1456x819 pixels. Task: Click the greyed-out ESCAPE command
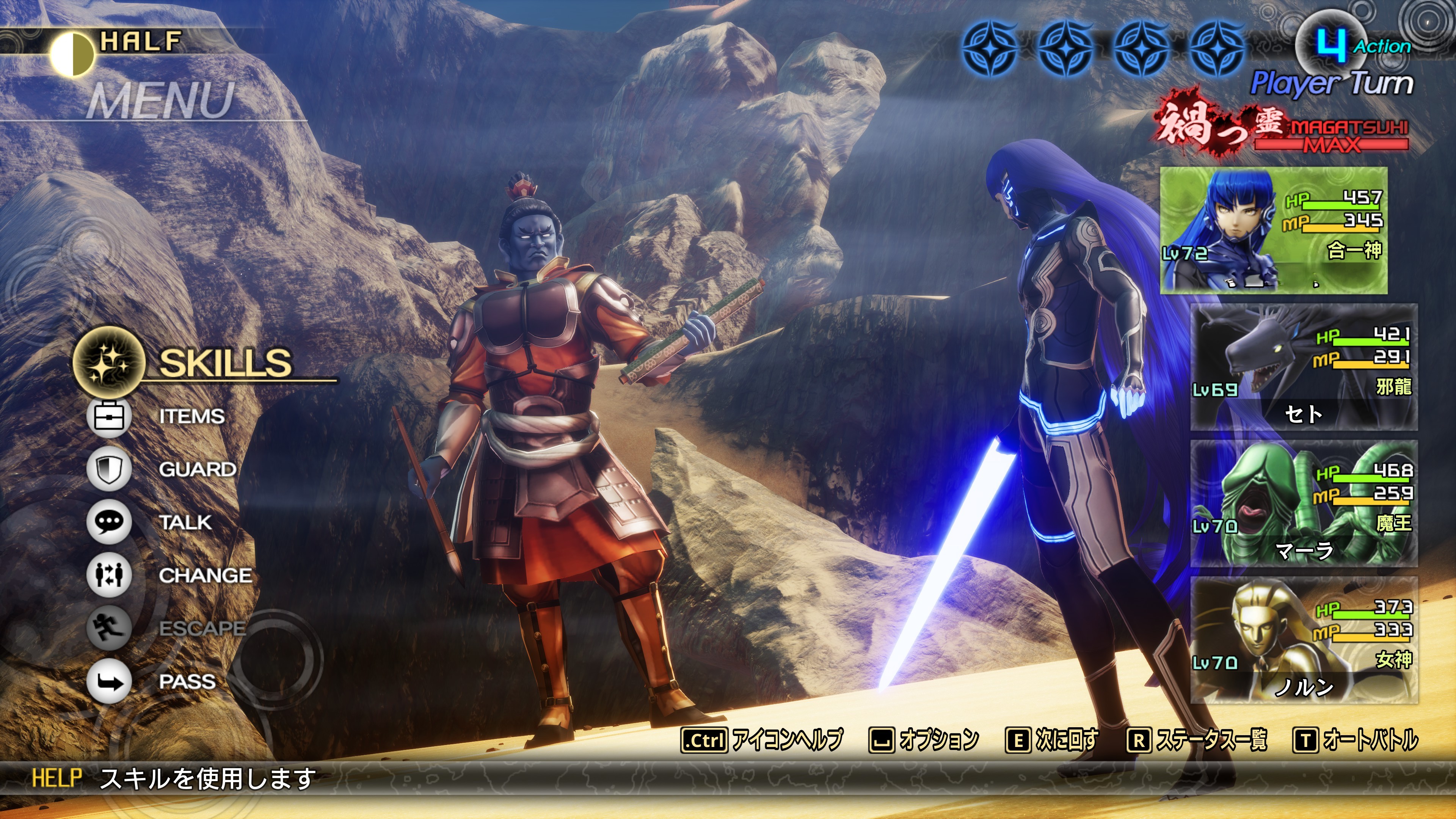201,628
